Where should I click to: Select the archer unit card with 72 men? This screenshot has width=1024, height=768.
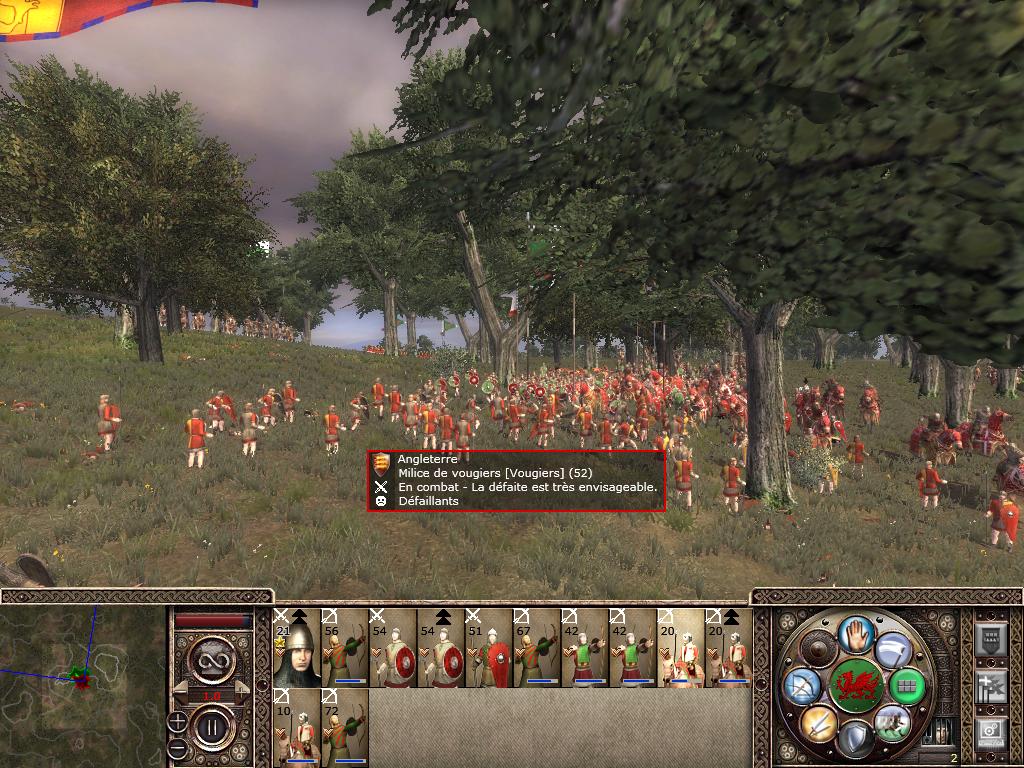coord(345,728)
